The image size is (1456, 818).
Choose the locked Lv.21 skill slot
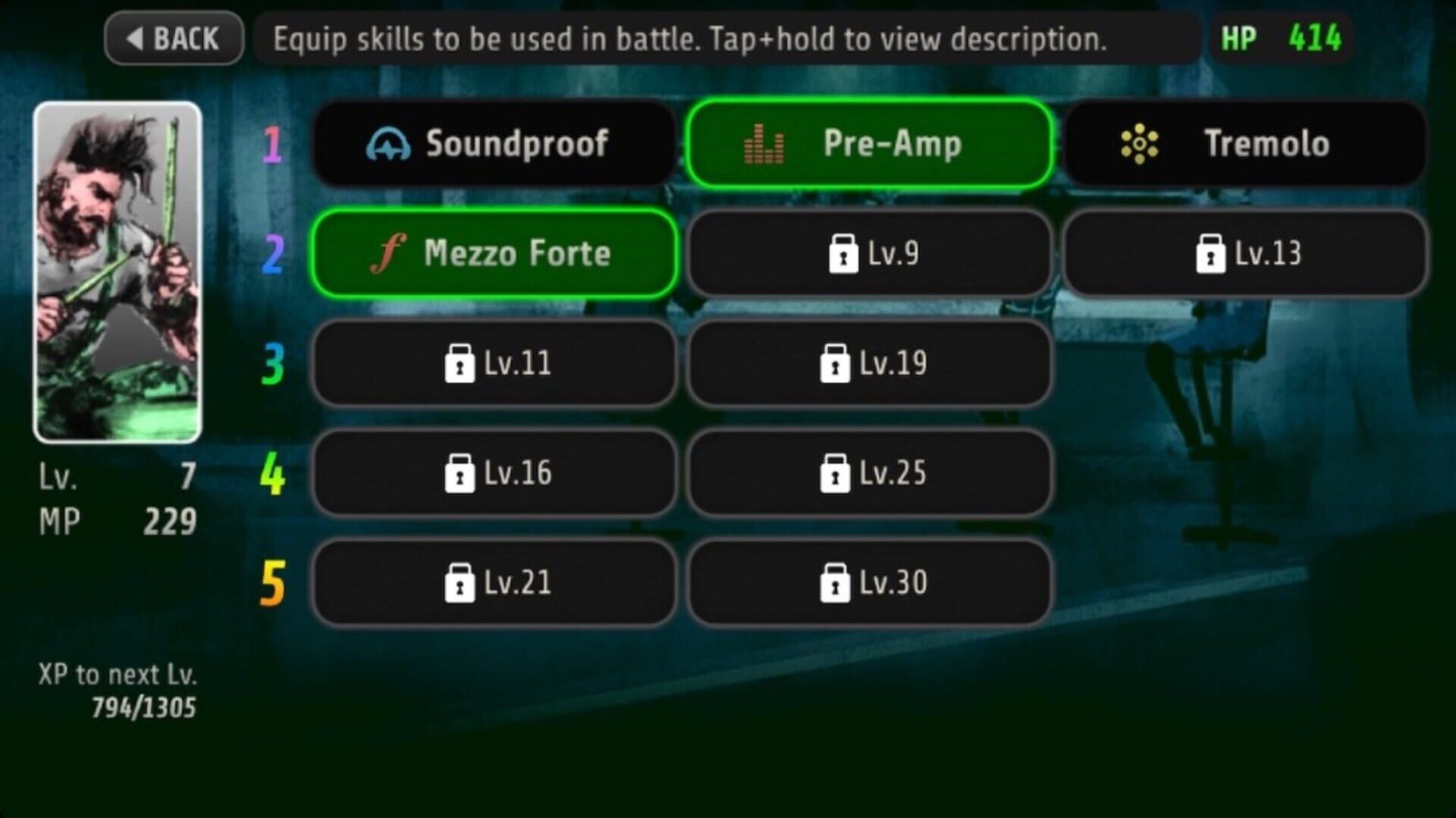(494, 583)
